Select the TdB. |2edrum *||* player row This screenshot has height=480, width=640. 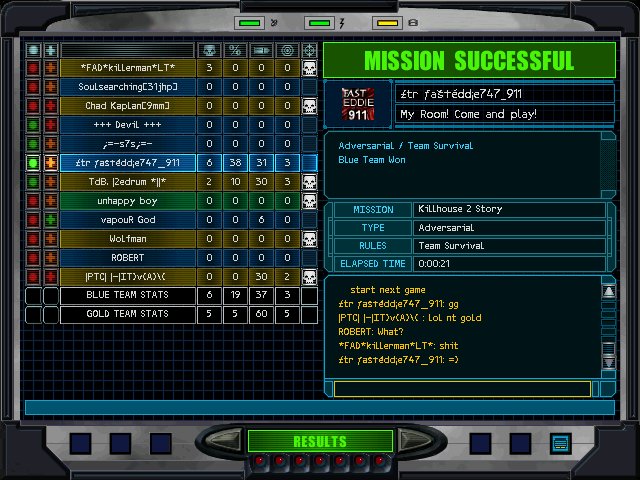pyautogui.click(x=127, y=182)
